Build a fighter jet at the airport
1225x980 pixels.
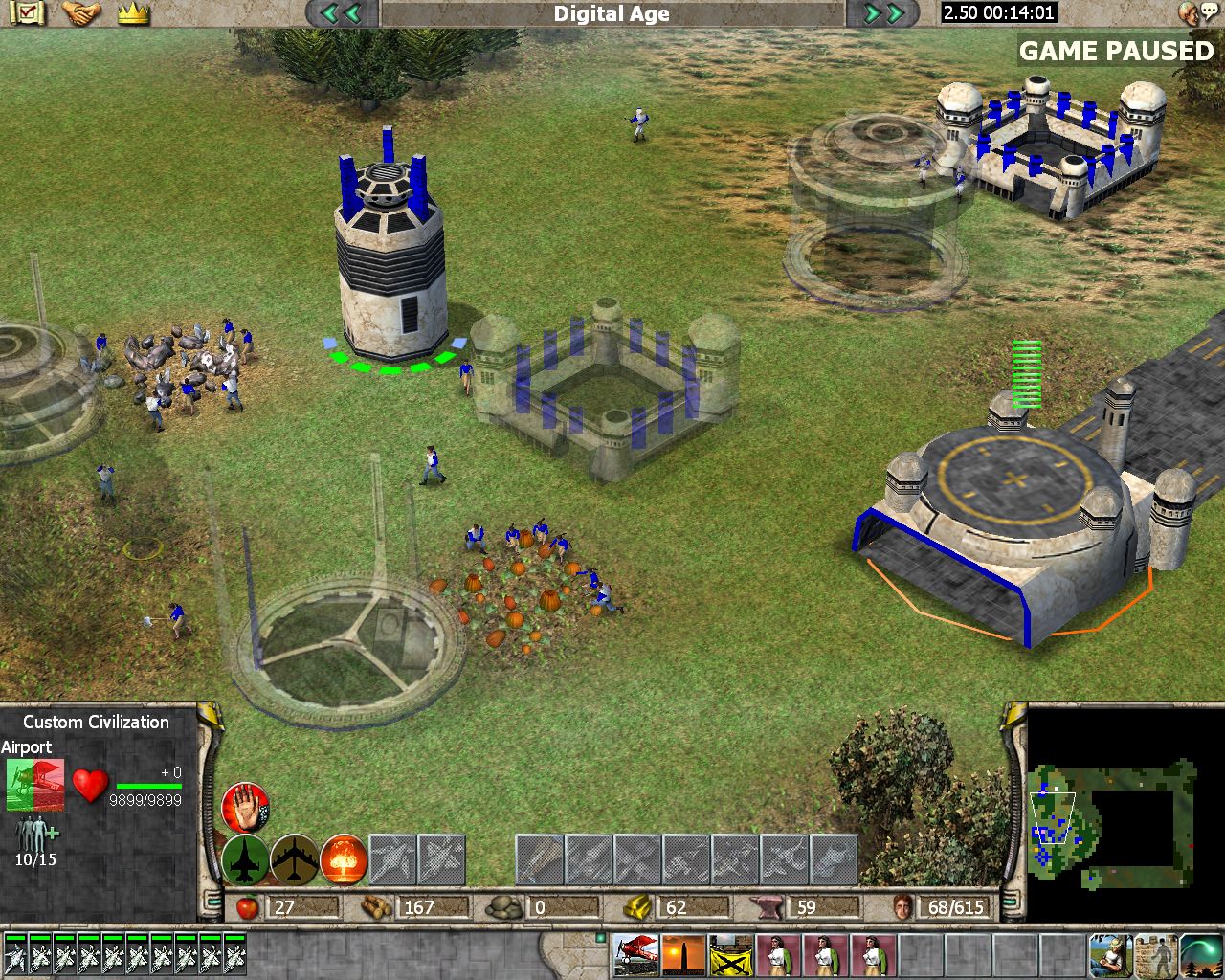tap(246, 859)
